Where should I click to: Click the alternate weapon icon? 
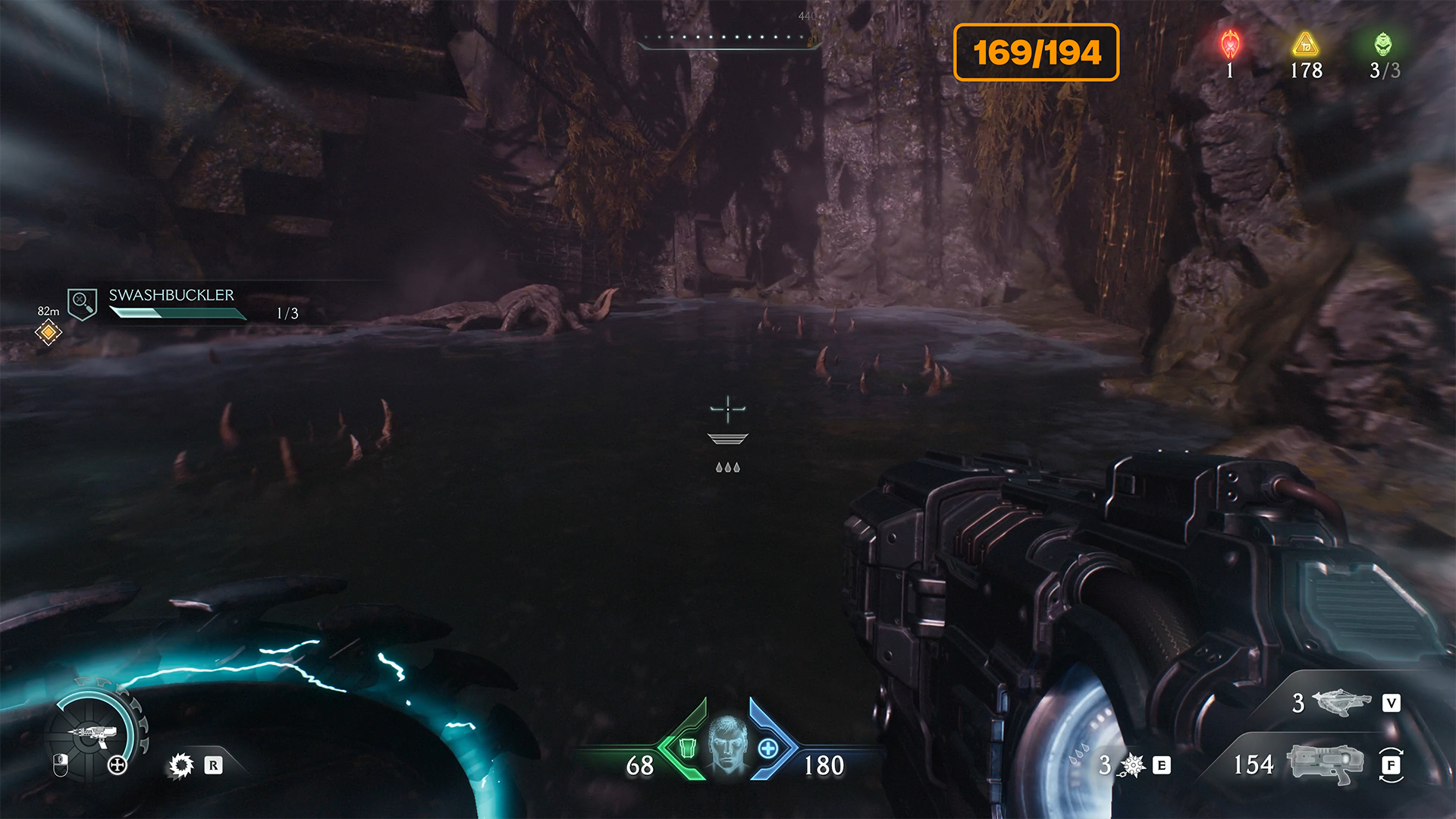coord(1342,703)
